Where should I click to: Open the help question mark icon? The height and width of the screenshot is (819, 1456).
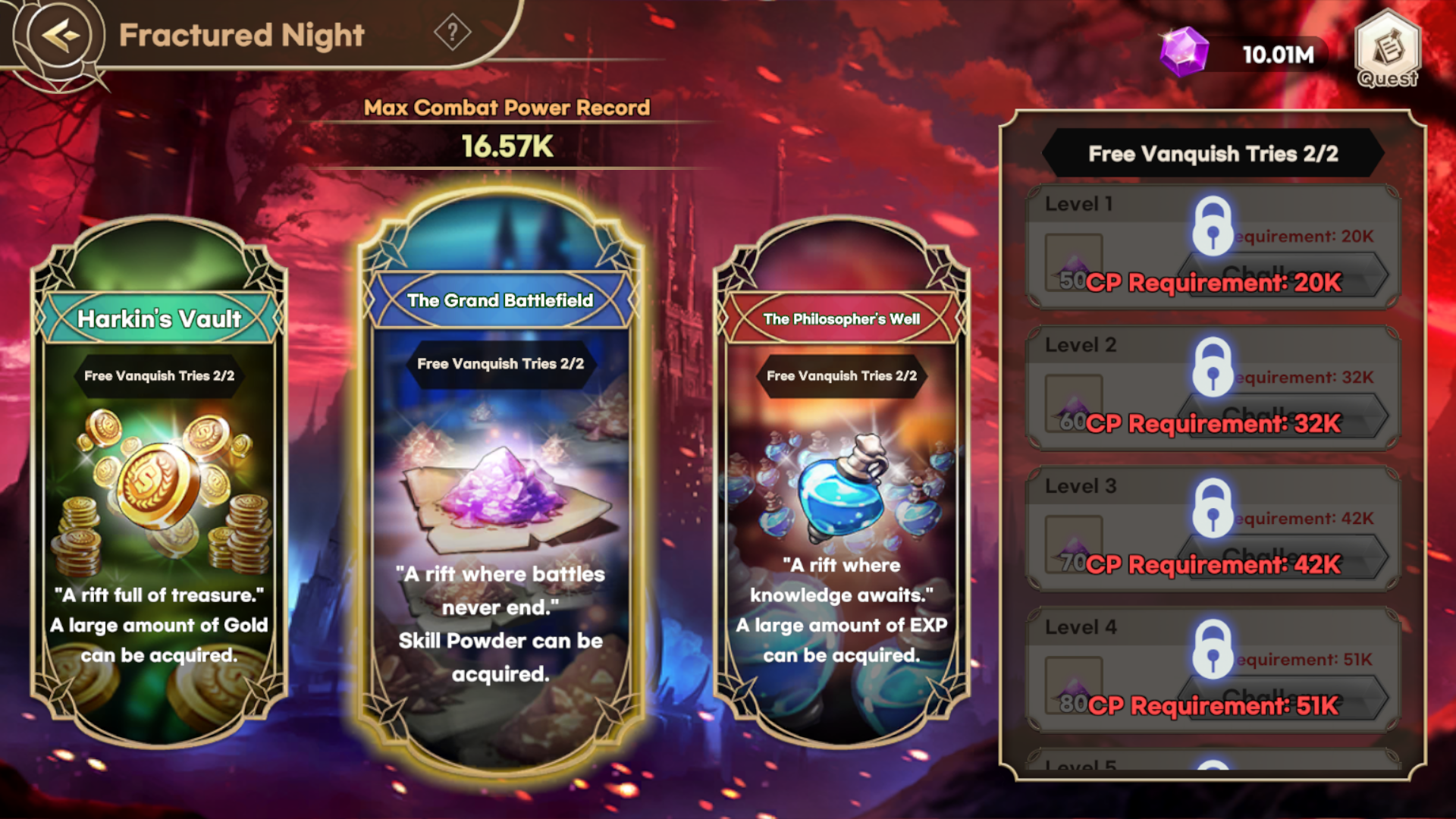453,33
